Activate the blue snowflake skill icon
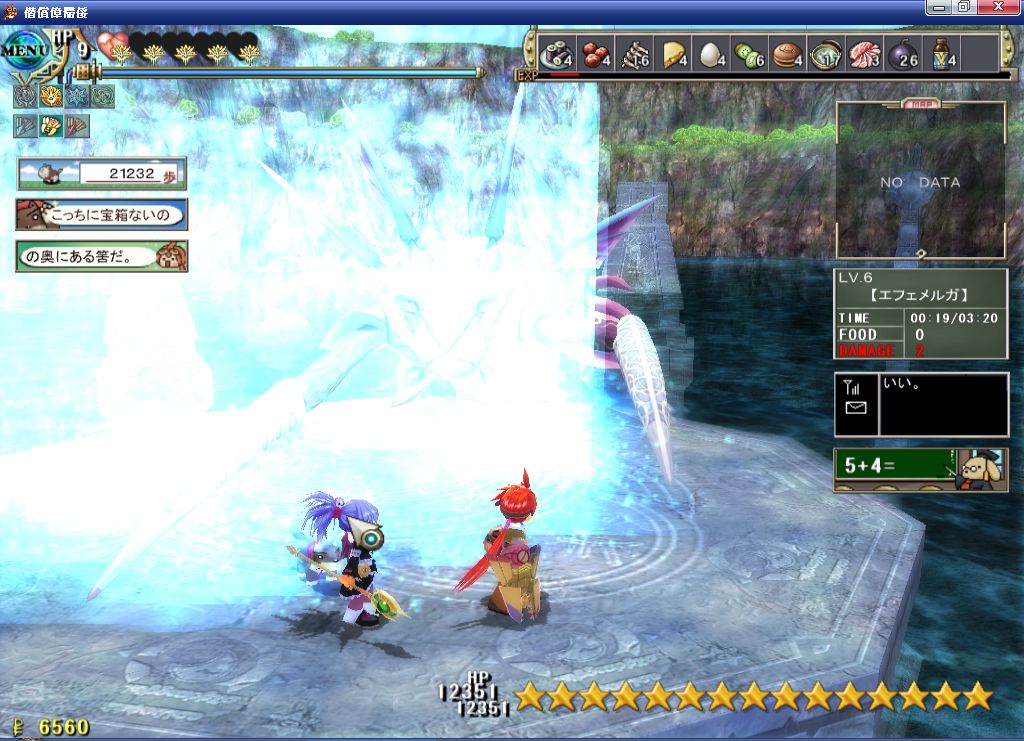Viewport: 1024px width, 741px height. (x=77, y=96)
